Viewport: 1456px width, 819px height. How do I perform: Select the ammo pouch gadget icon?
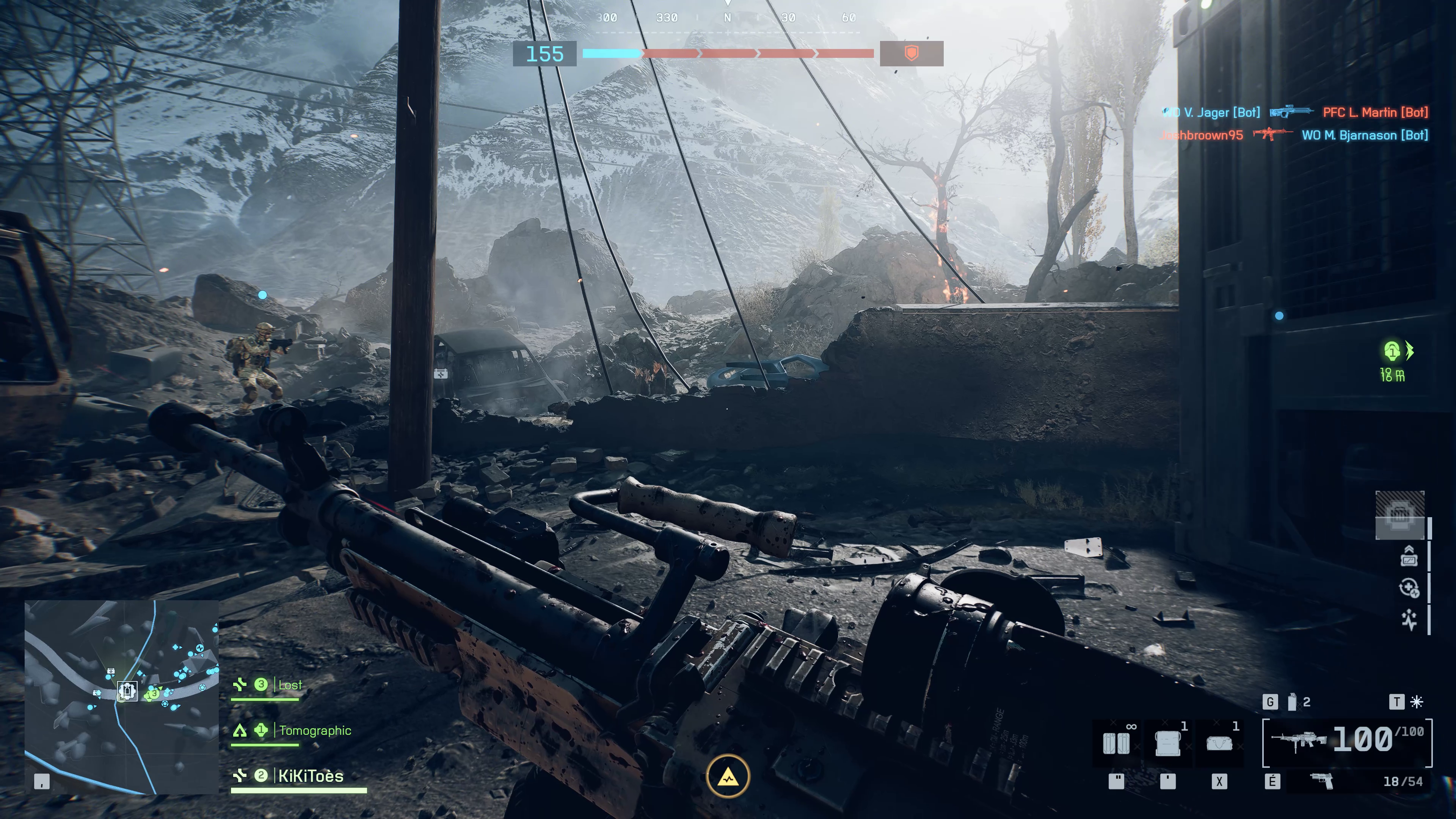(x=1117, y=744)
